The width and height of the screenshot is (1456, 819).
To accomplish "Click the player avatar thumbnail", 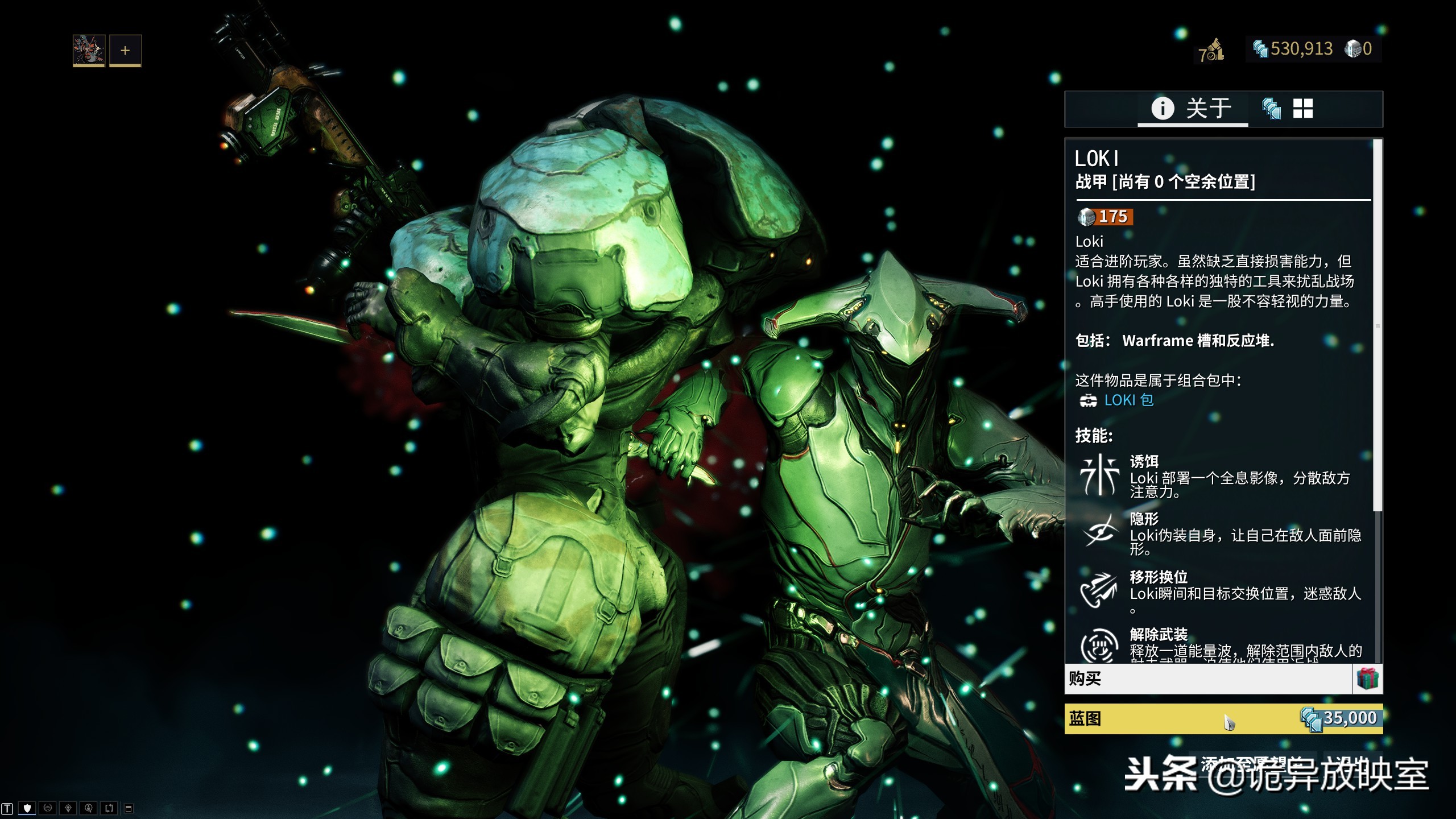I will [89, 50].
